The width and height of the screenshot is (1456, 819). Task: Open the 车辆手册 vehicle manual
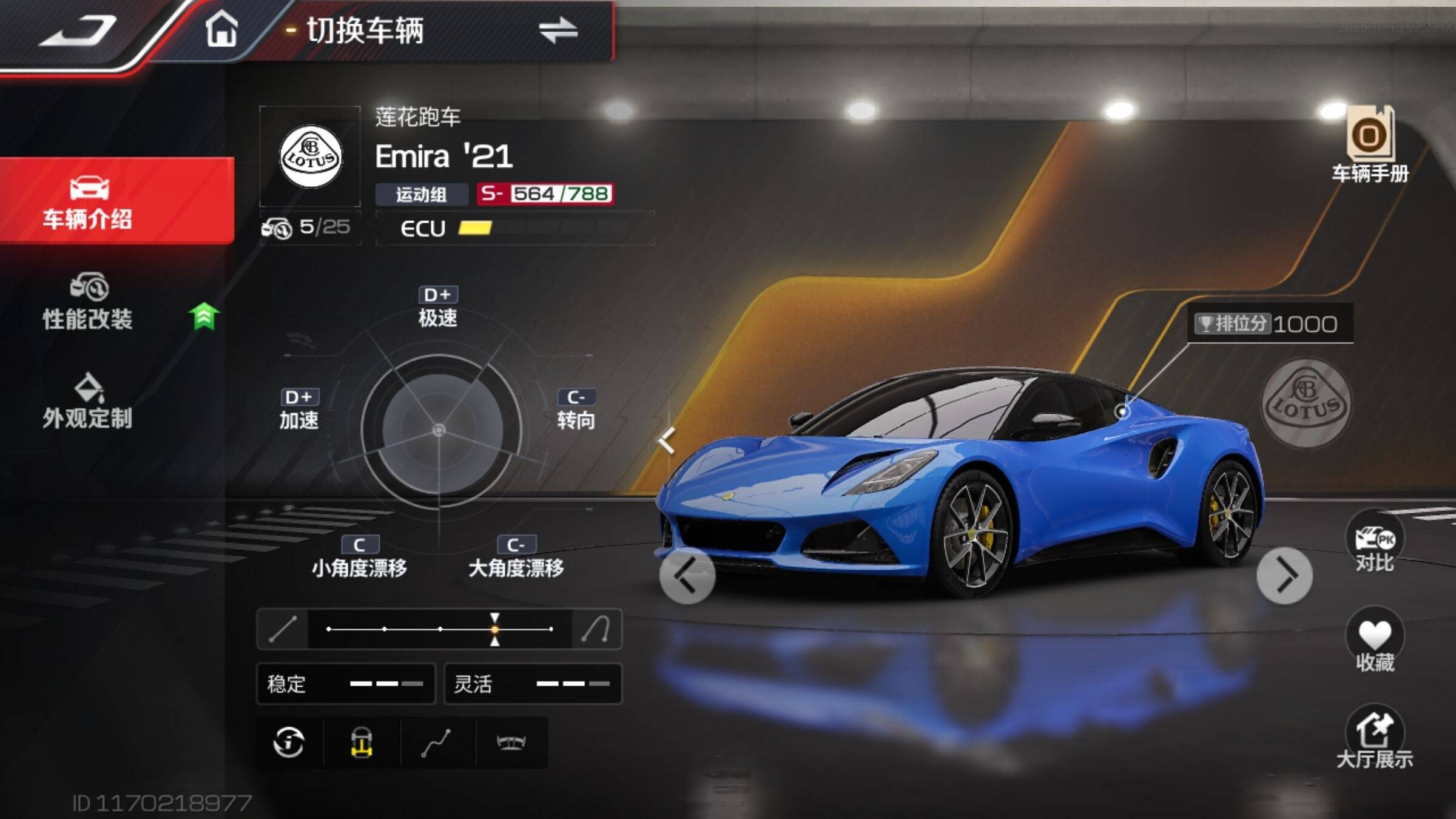(1370, 146)
